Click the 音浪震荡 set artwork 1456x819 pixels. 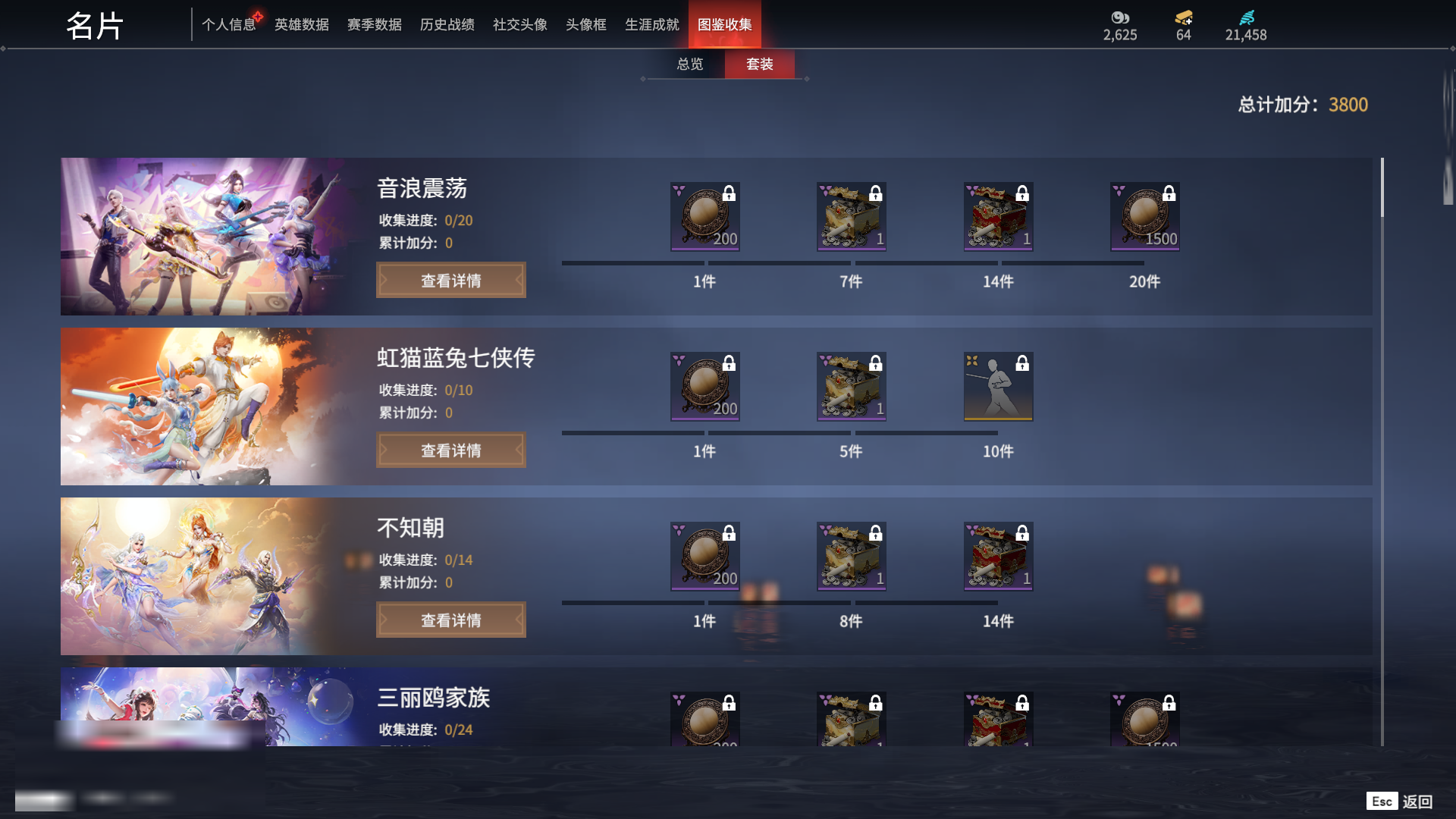pyautogui.click(x=205, y=237)
